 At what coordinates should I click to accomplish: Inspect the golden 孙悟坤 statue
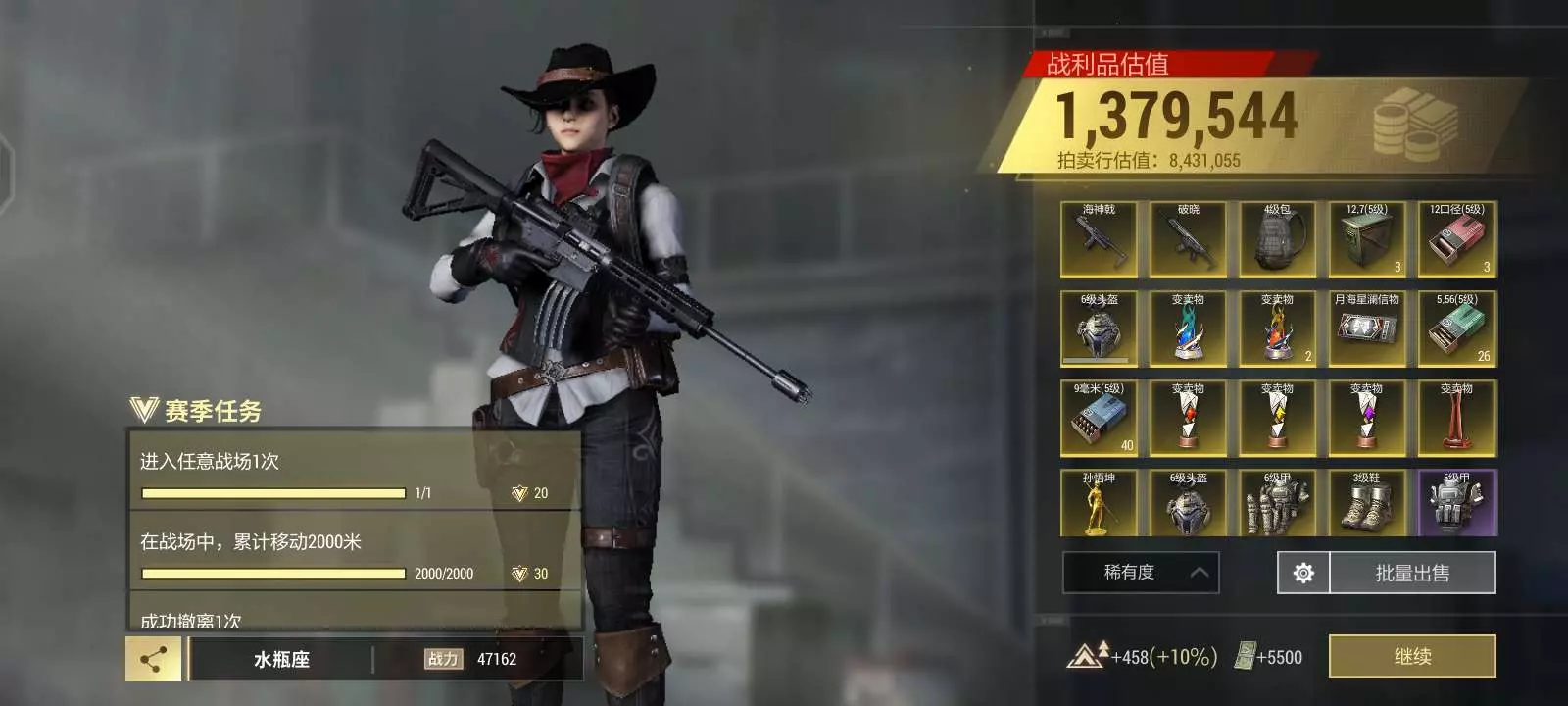(x=1099, y=504)
